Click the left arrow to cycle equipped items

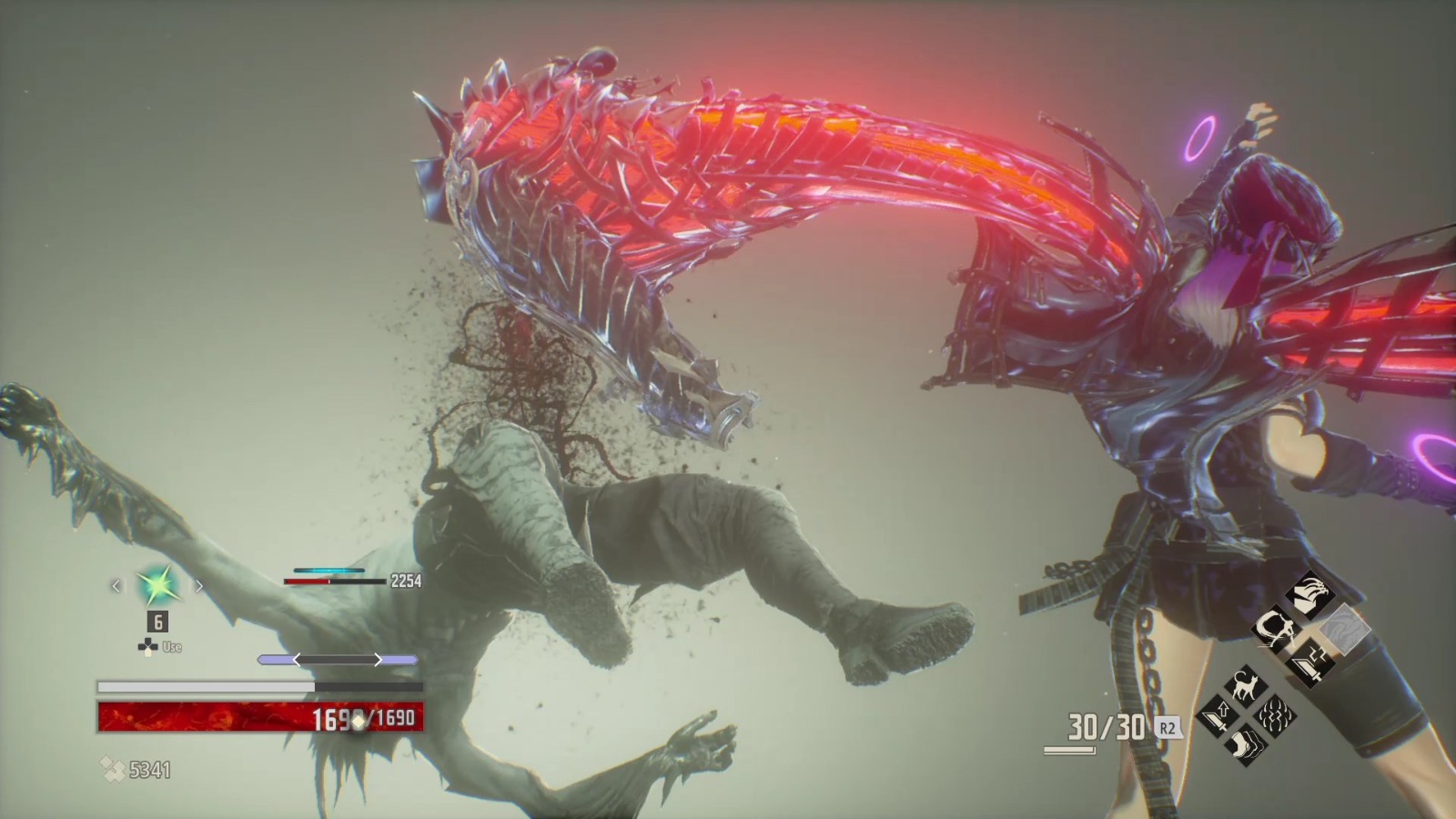(x=116, y=585)
